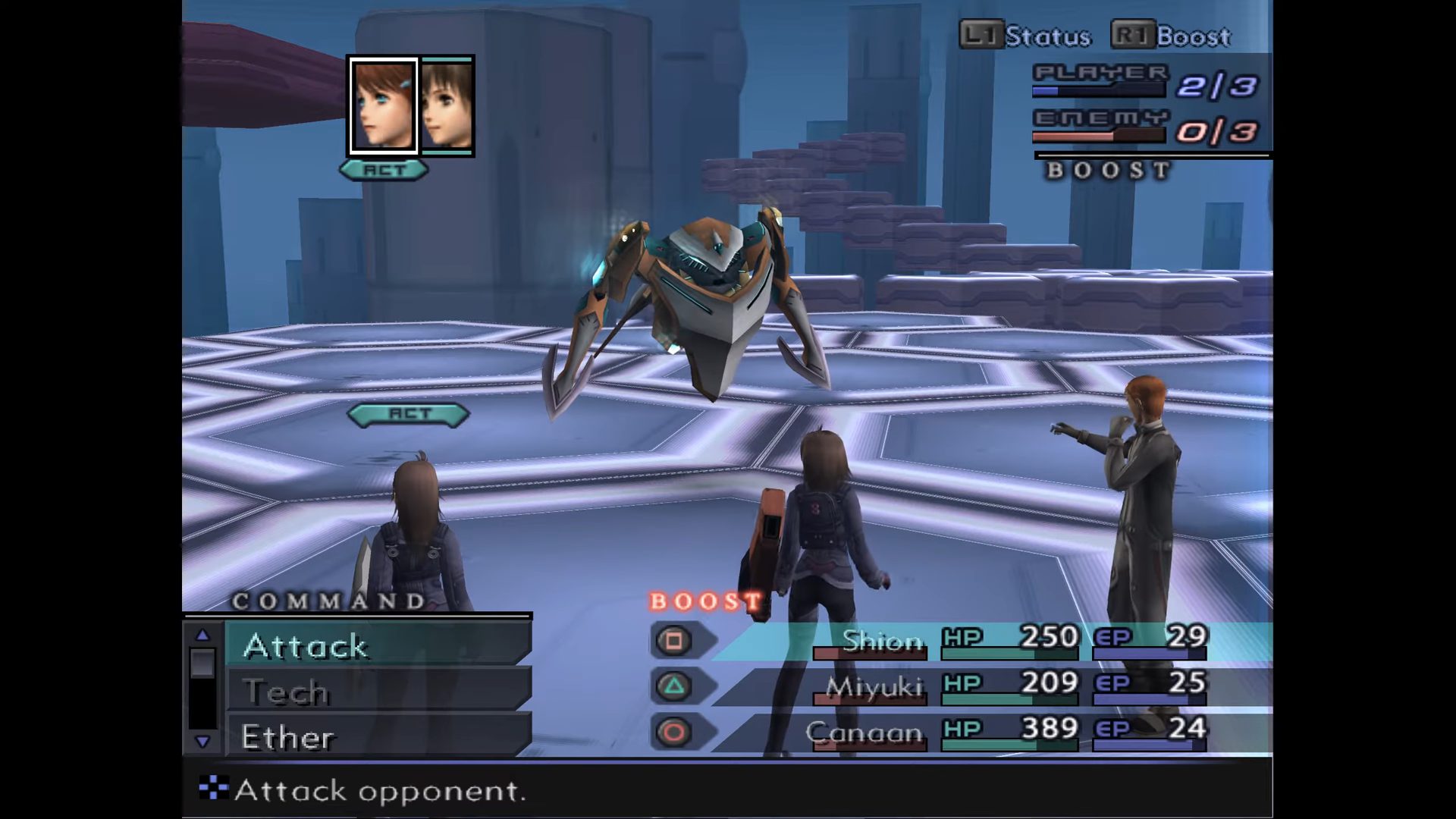The image size is (1456, 819).
Task: Click the second turn-order portrait
Action: pos(447,106)
